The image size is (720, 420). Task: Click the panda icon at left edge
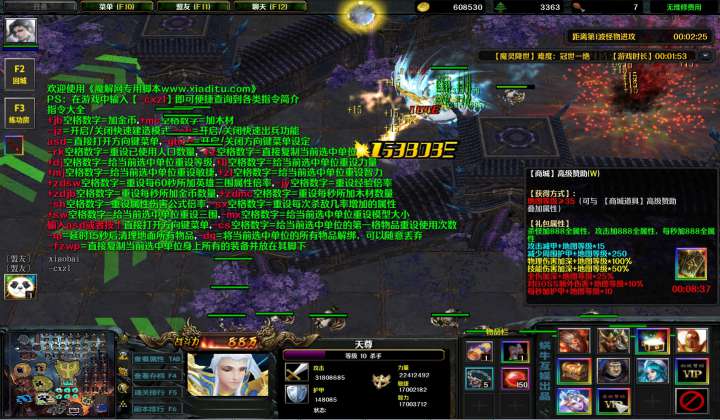click(17, 288)
